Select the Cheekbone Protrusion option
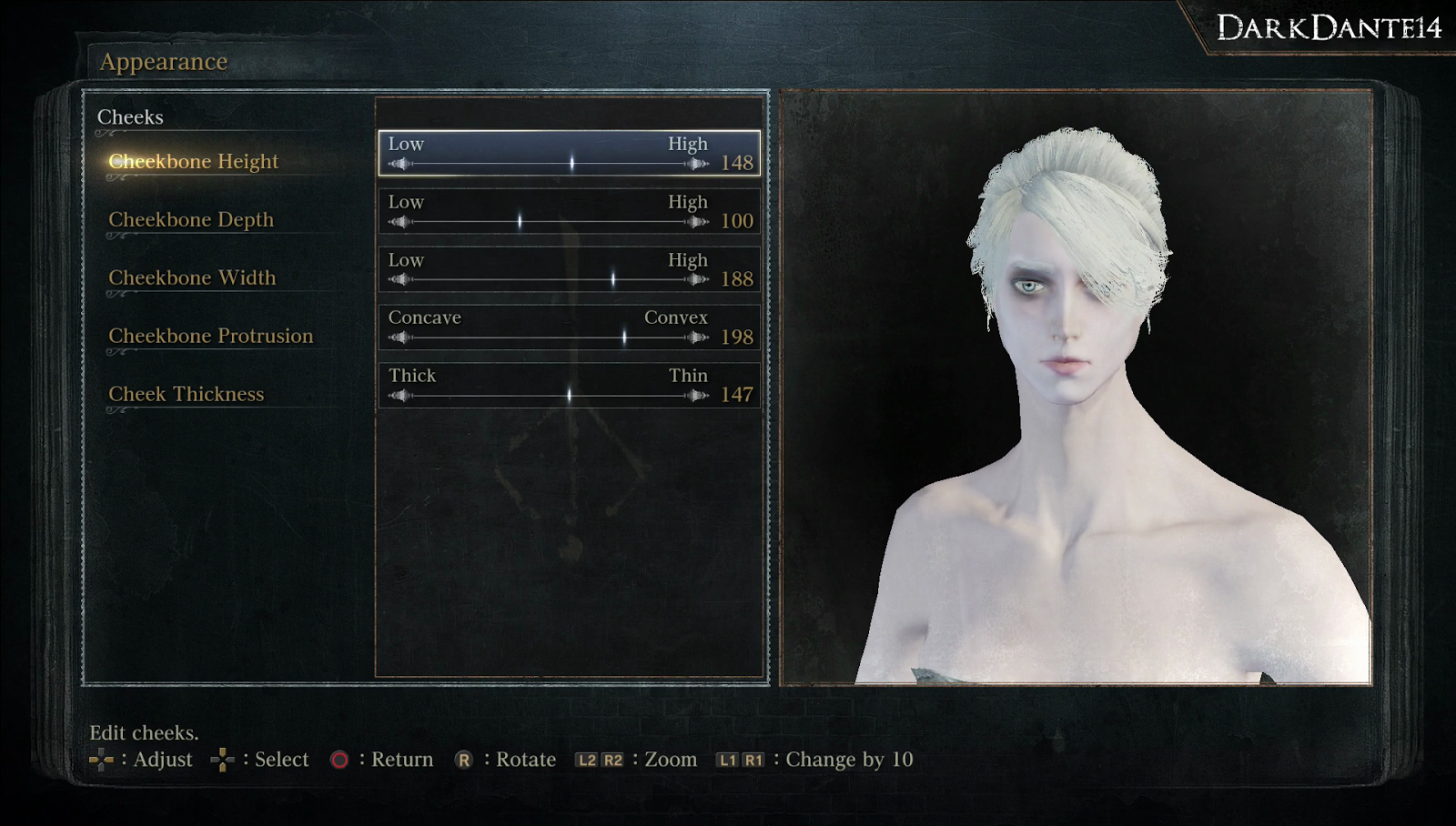The image size is (1456, 826). click(x=211, y=336)
